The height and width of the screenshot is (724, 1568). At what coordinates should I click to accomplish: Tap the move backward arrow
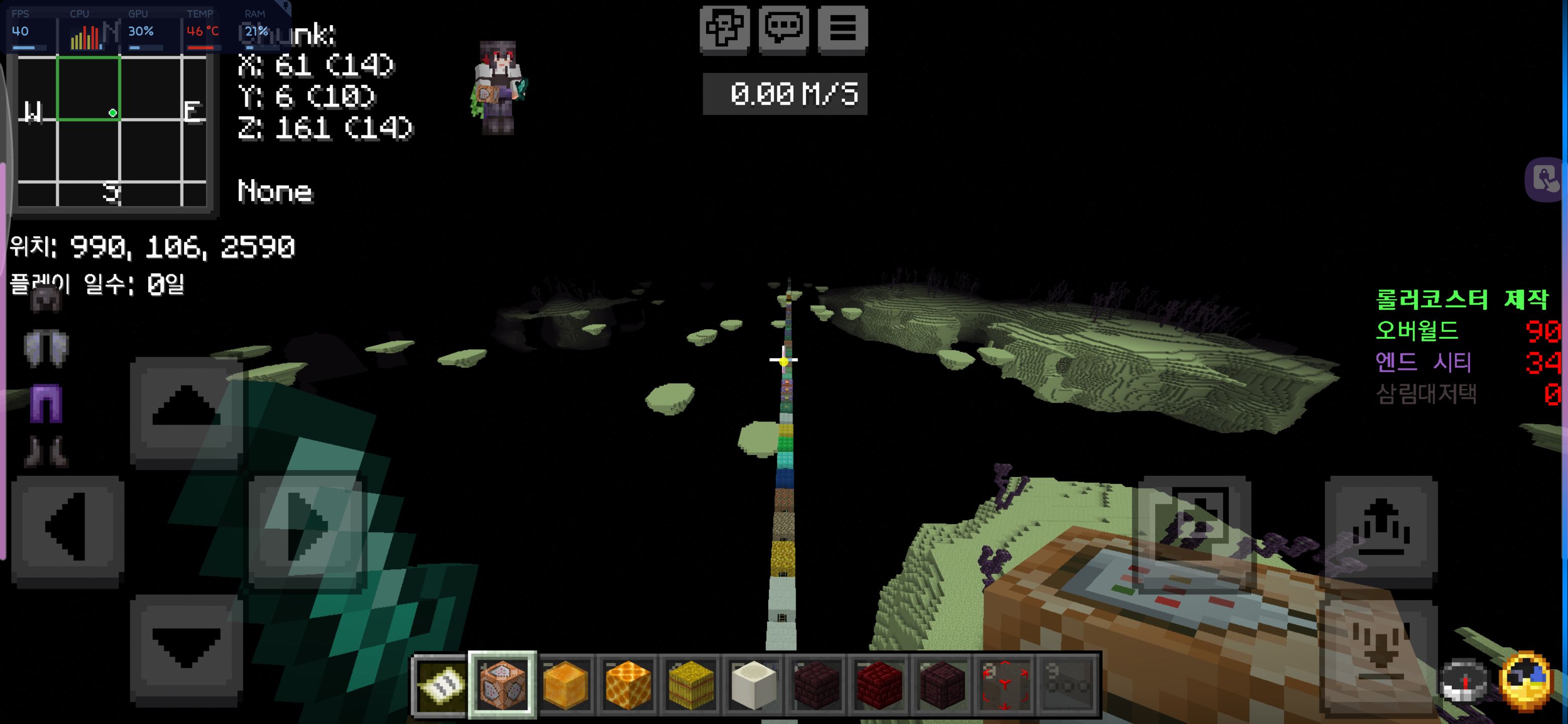coord(186,650)
